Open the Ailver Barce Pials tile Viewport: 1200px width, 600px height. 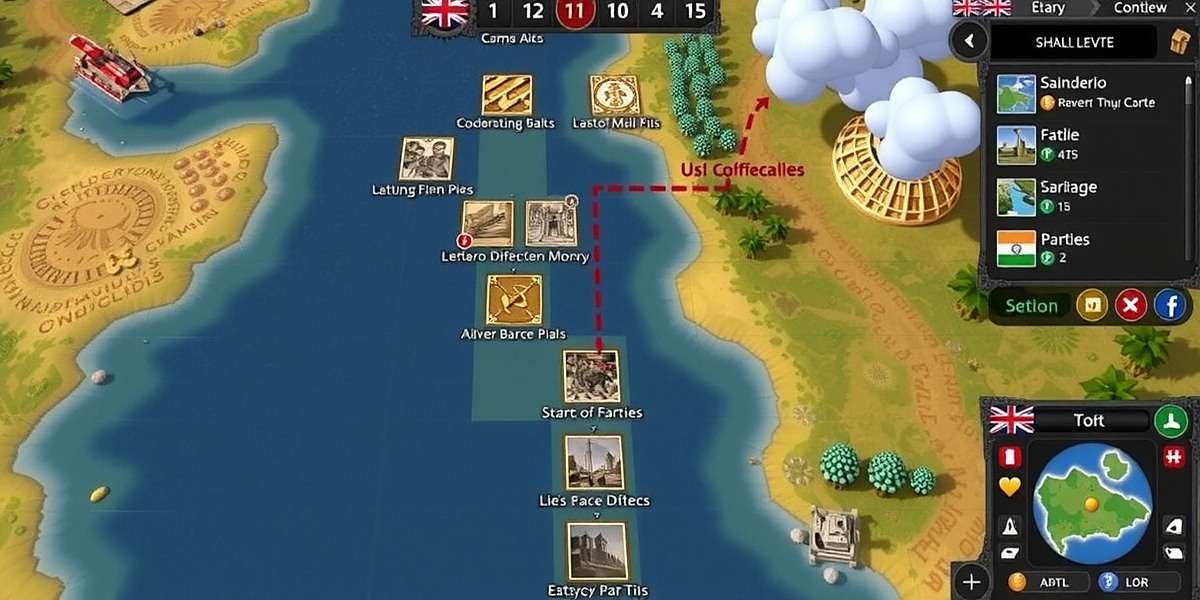tap(513, 300)
